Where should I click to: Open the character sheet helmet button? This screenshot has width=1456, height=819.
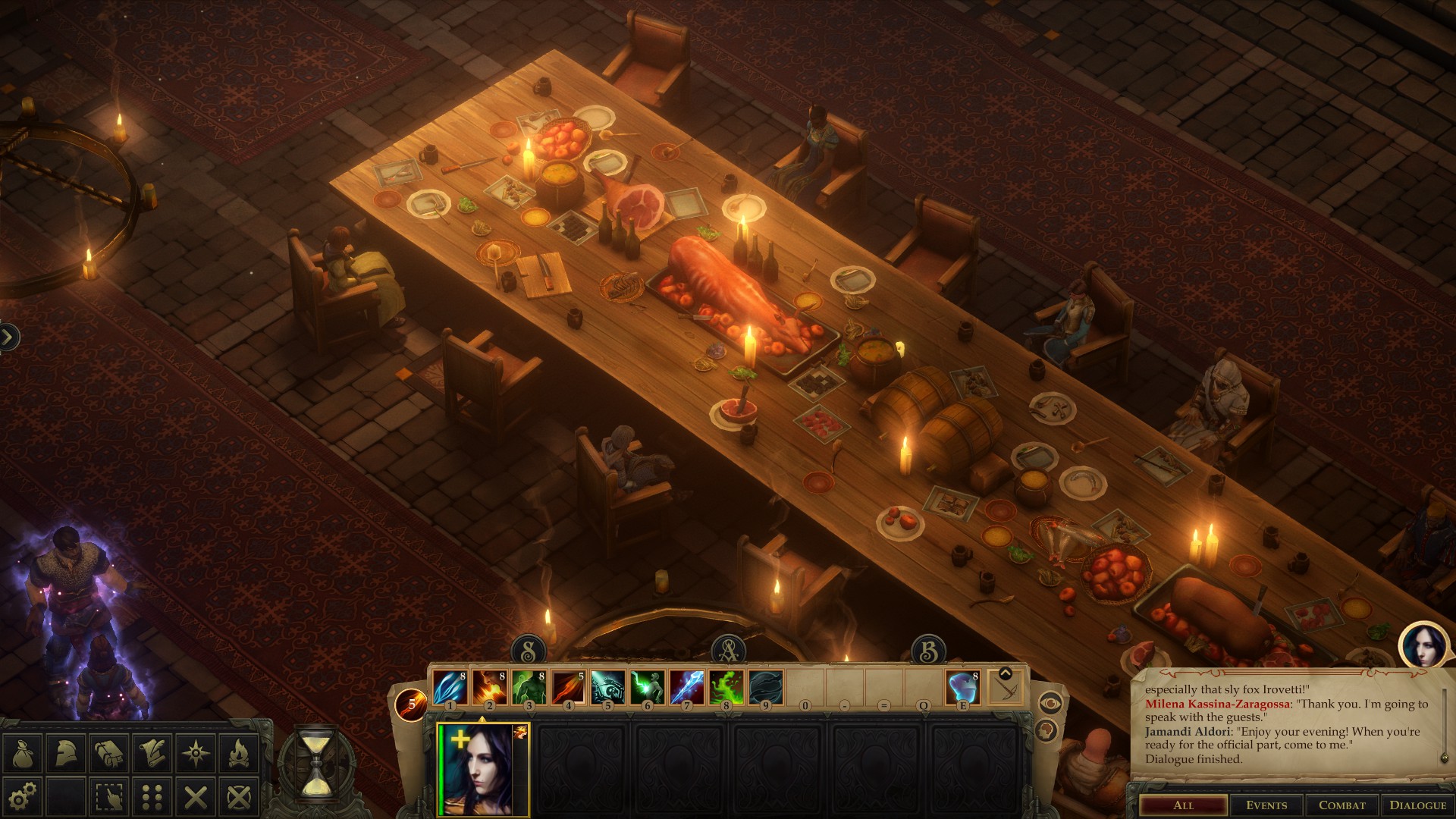[66, 753]
